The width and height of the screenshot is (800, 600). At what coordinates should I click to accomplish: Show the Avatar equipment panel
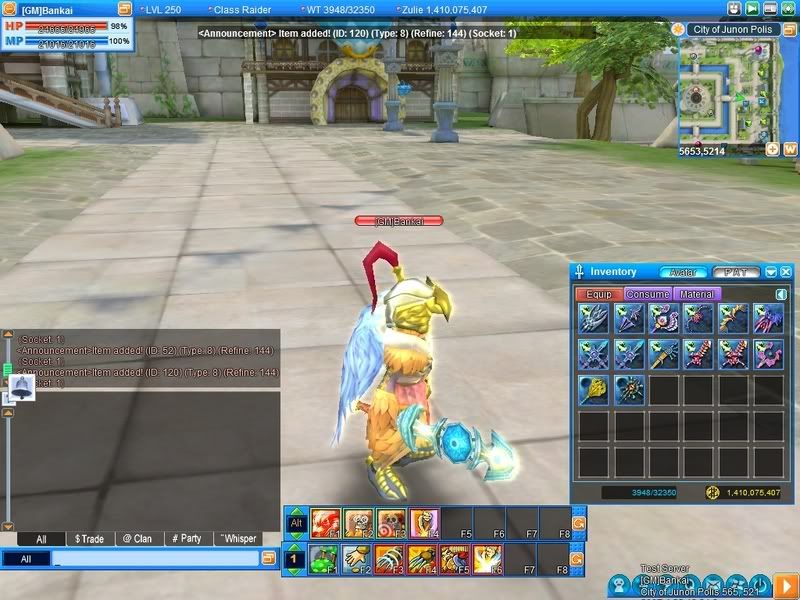pyautogui.click(x=683, y=272)
